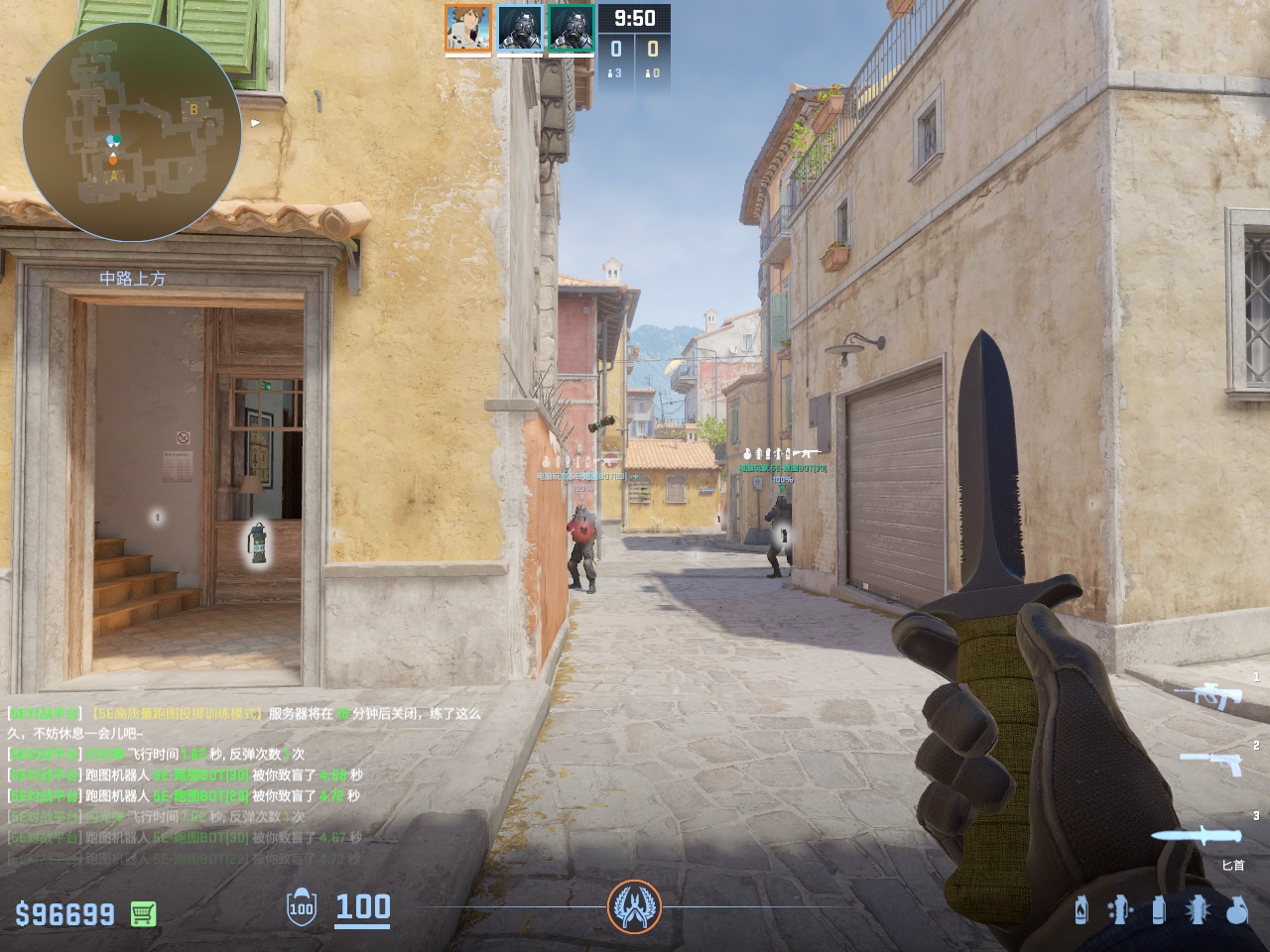Viewport: 1270px width, 952px height.
Task: Click the circular radar minimap
Action: pyautogui.click(x=131, y=132)
